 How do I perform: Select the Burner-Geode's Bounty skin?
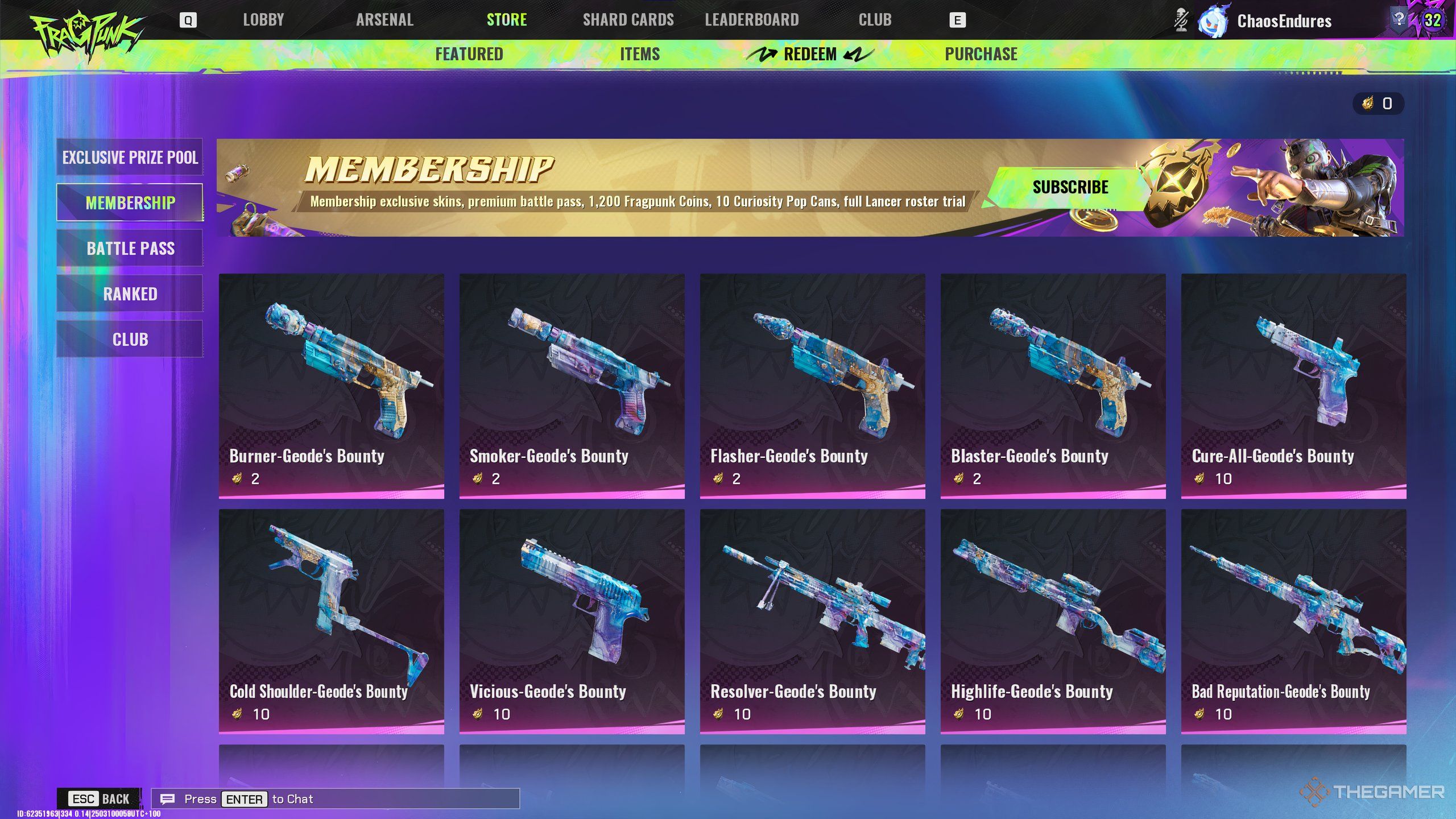[x=331, y=386]
